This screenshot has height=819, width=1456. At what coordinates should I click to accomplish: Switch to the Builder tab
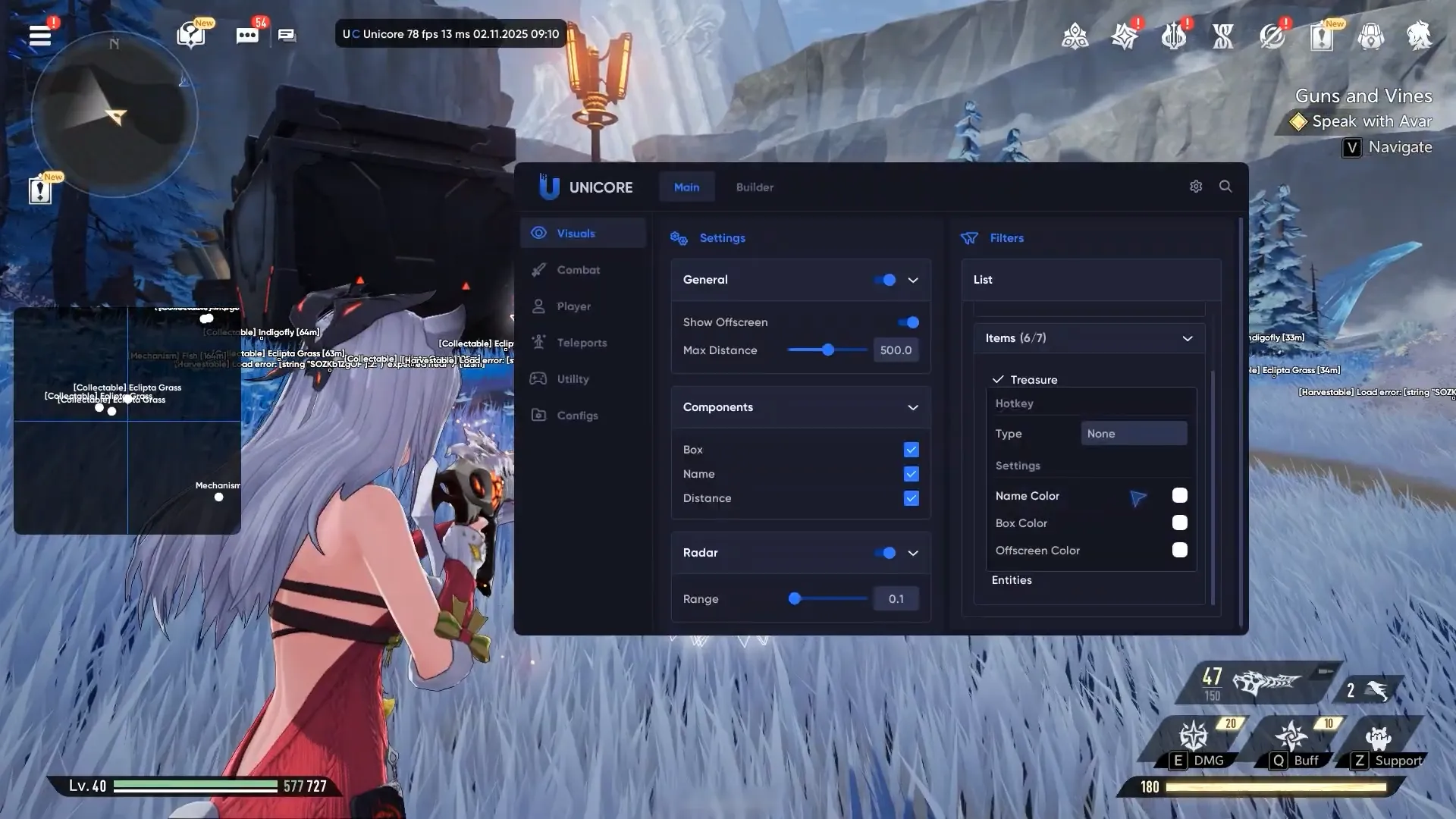tap(755, 187)
